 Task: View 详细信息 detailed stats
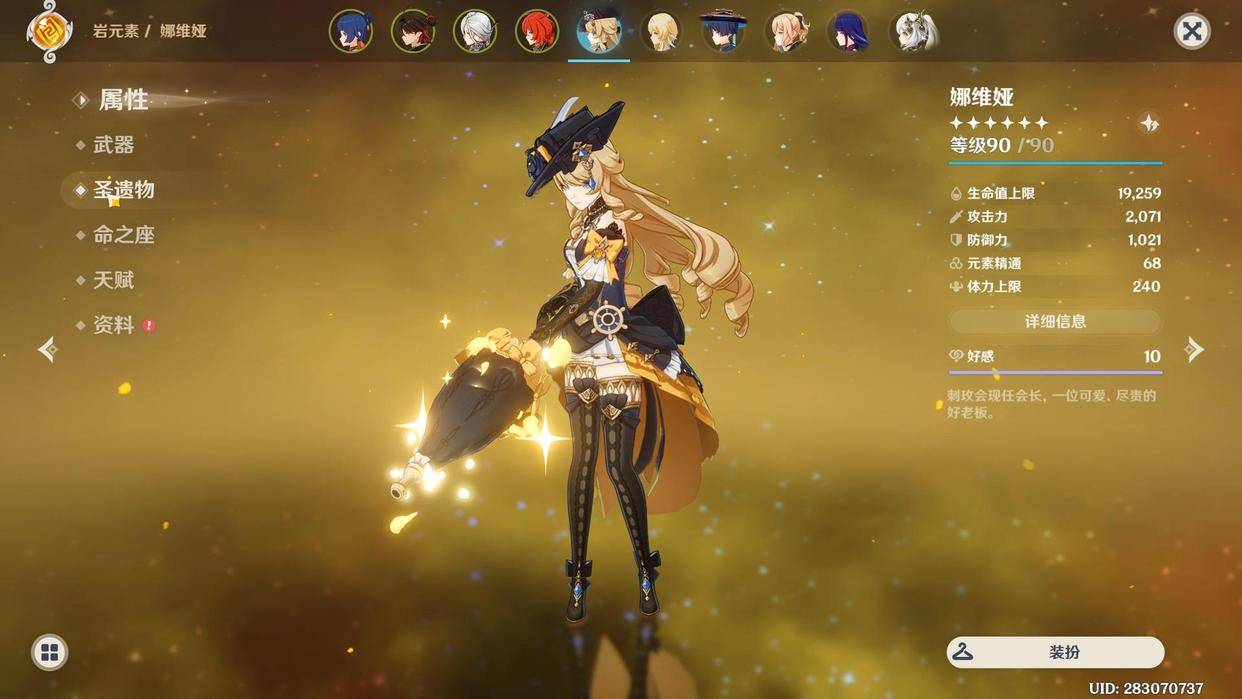coord(1055,321)
